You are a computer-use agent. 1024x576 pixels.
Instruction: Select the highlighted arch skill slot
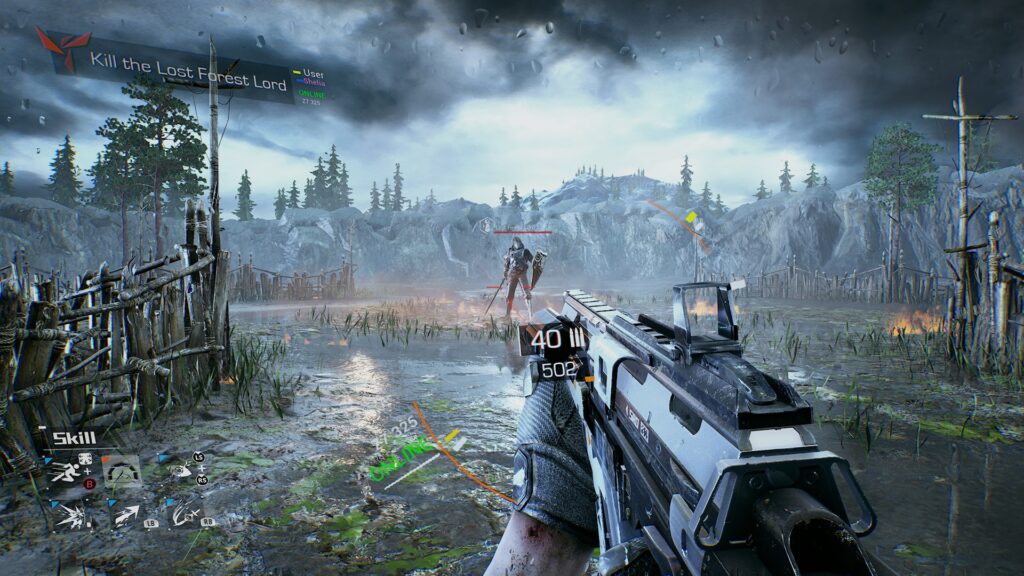click(123, 471)
